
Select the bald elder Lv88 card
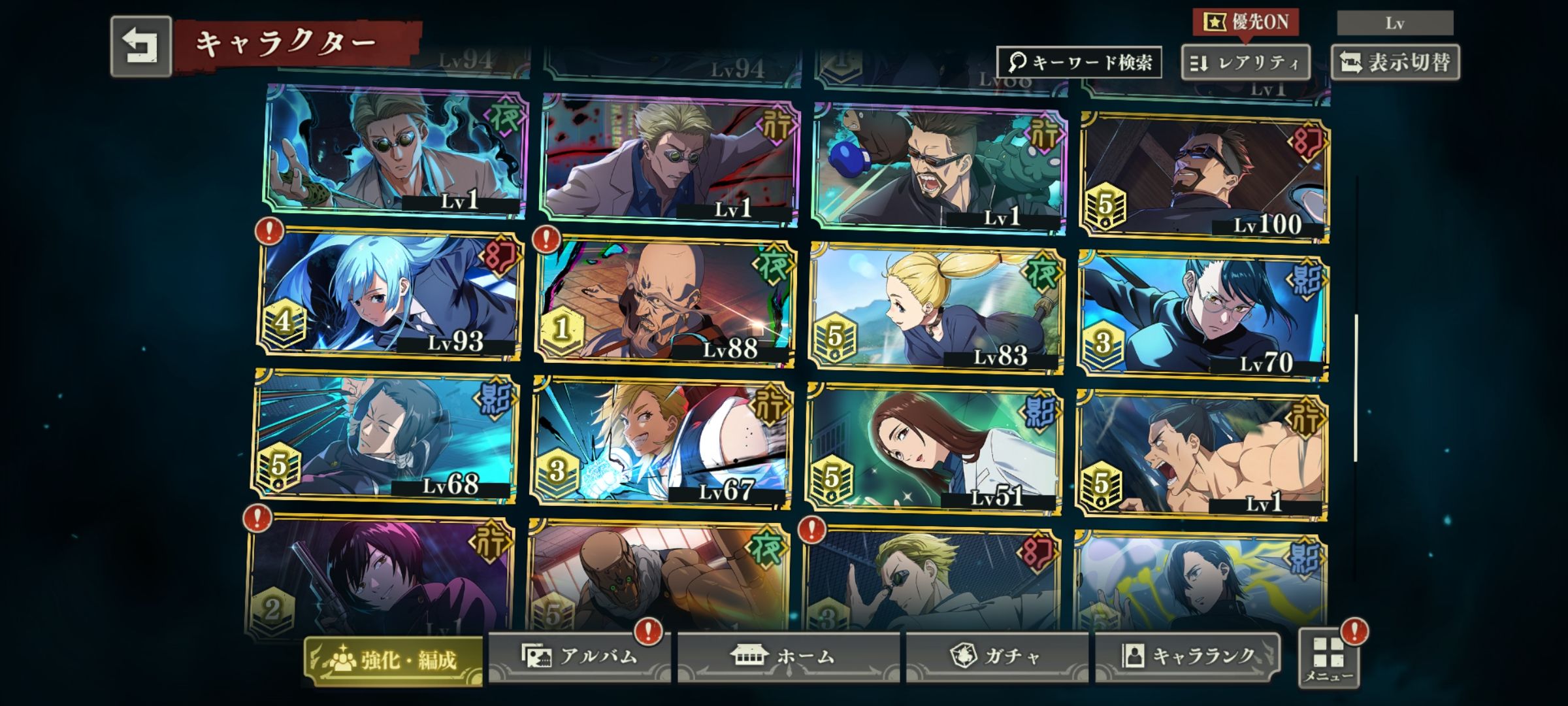664,302
